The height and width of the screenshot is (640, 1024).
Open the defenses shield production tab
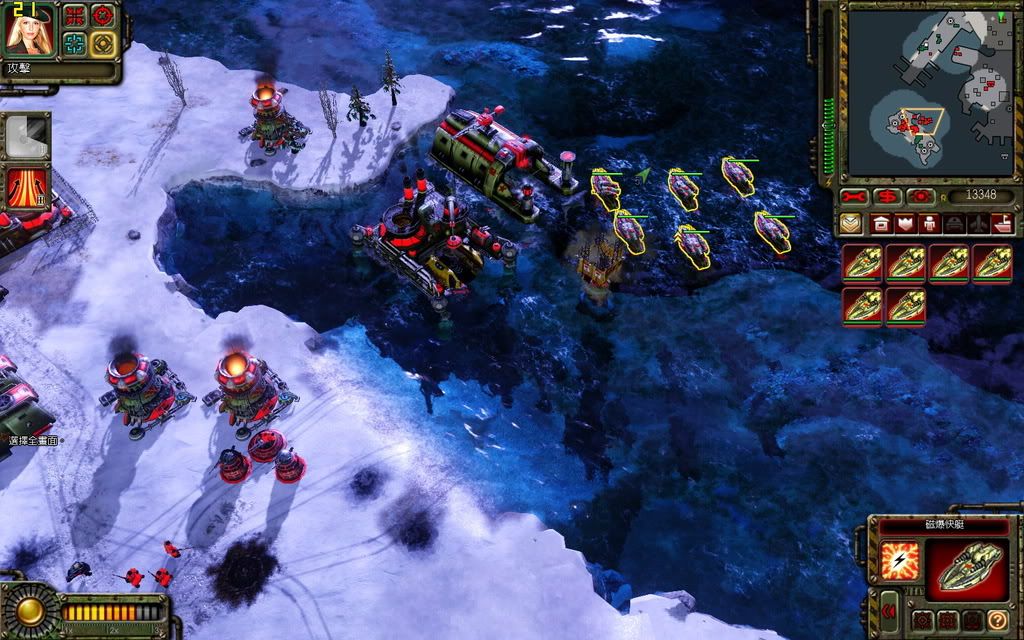point(906,224)
